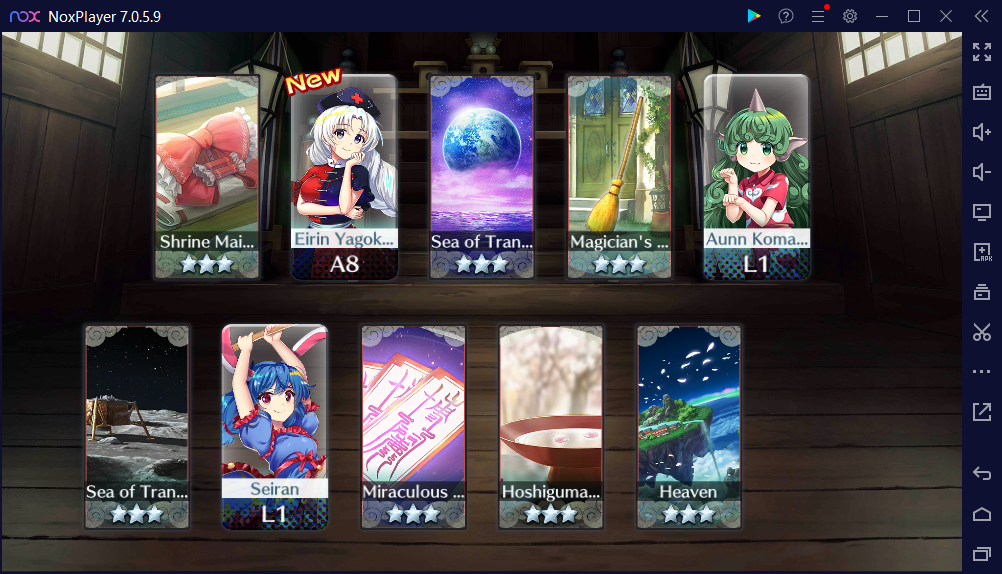Select the Shrine Maiden story card
This screenshot has width=1002, height=574.
[208, 177]
